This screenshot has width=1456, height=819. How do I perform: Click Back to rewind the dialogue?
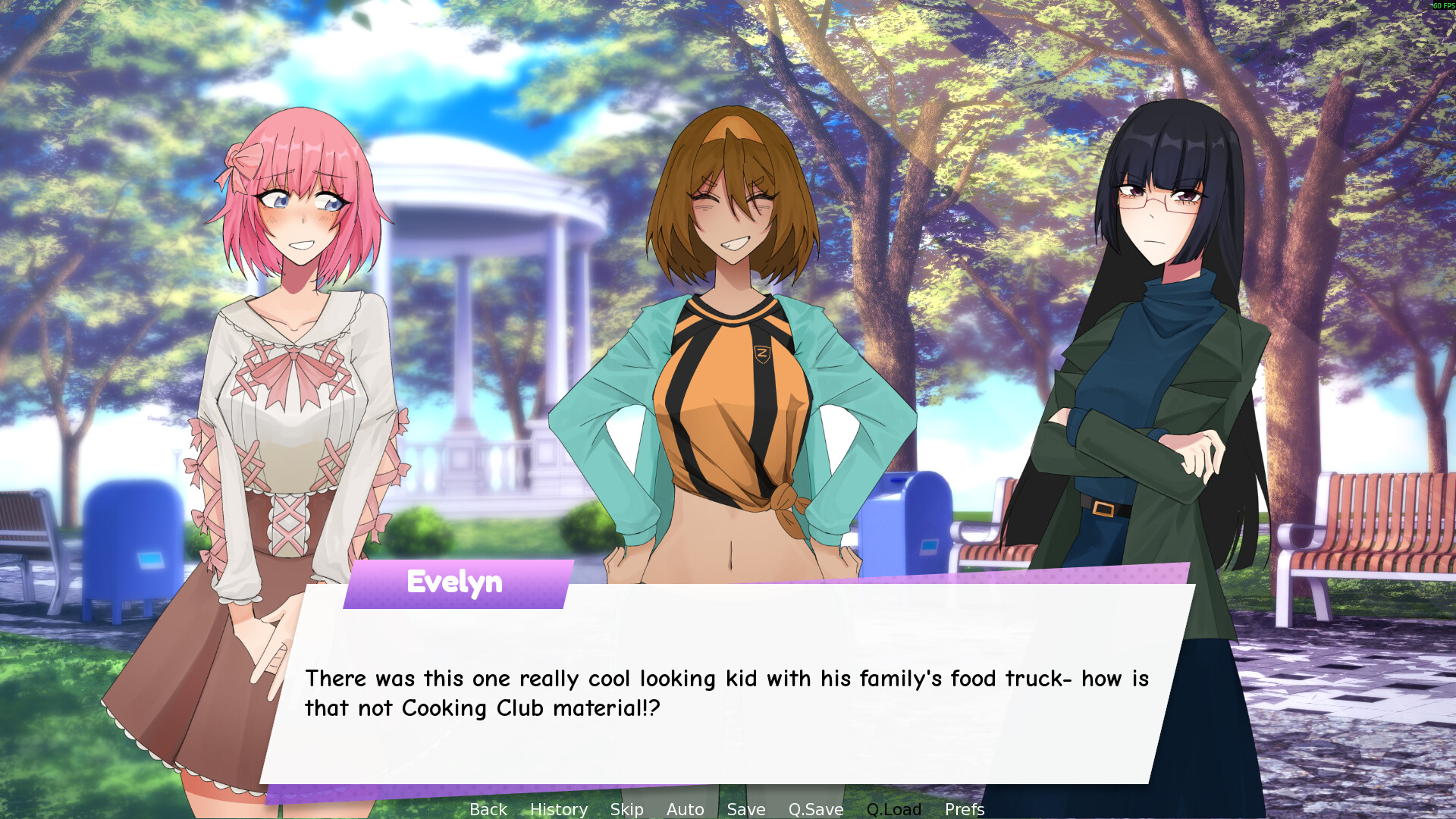point(488,809)
